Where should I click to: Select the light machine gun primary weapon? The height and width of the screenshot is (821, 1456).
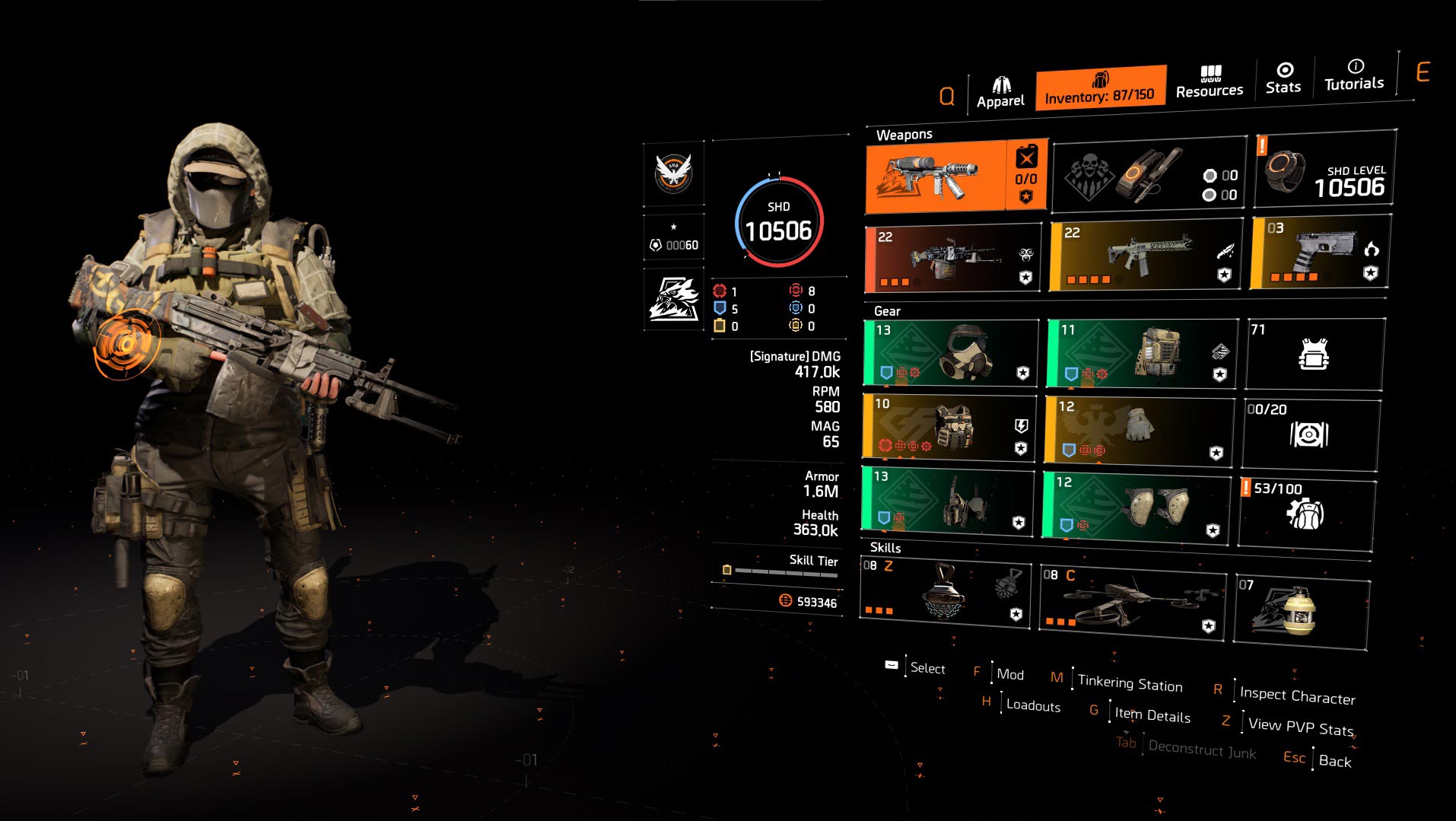tap(953, 259)
